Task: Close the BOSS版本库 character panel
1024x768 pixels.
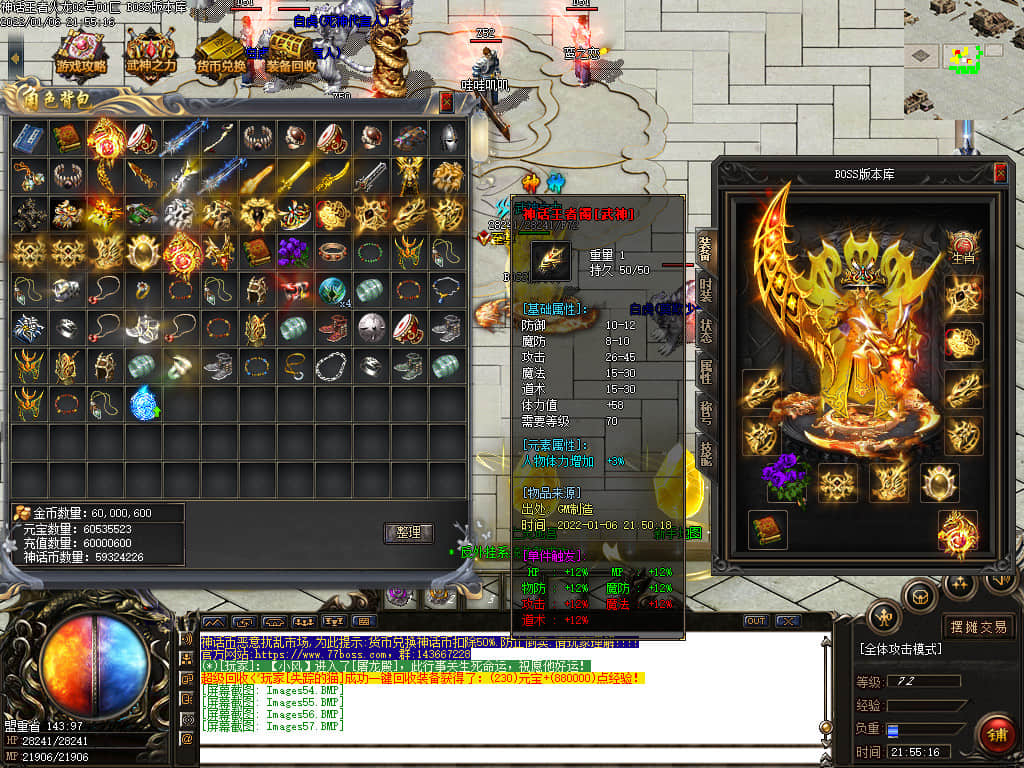Action: [x=999, y=173]
